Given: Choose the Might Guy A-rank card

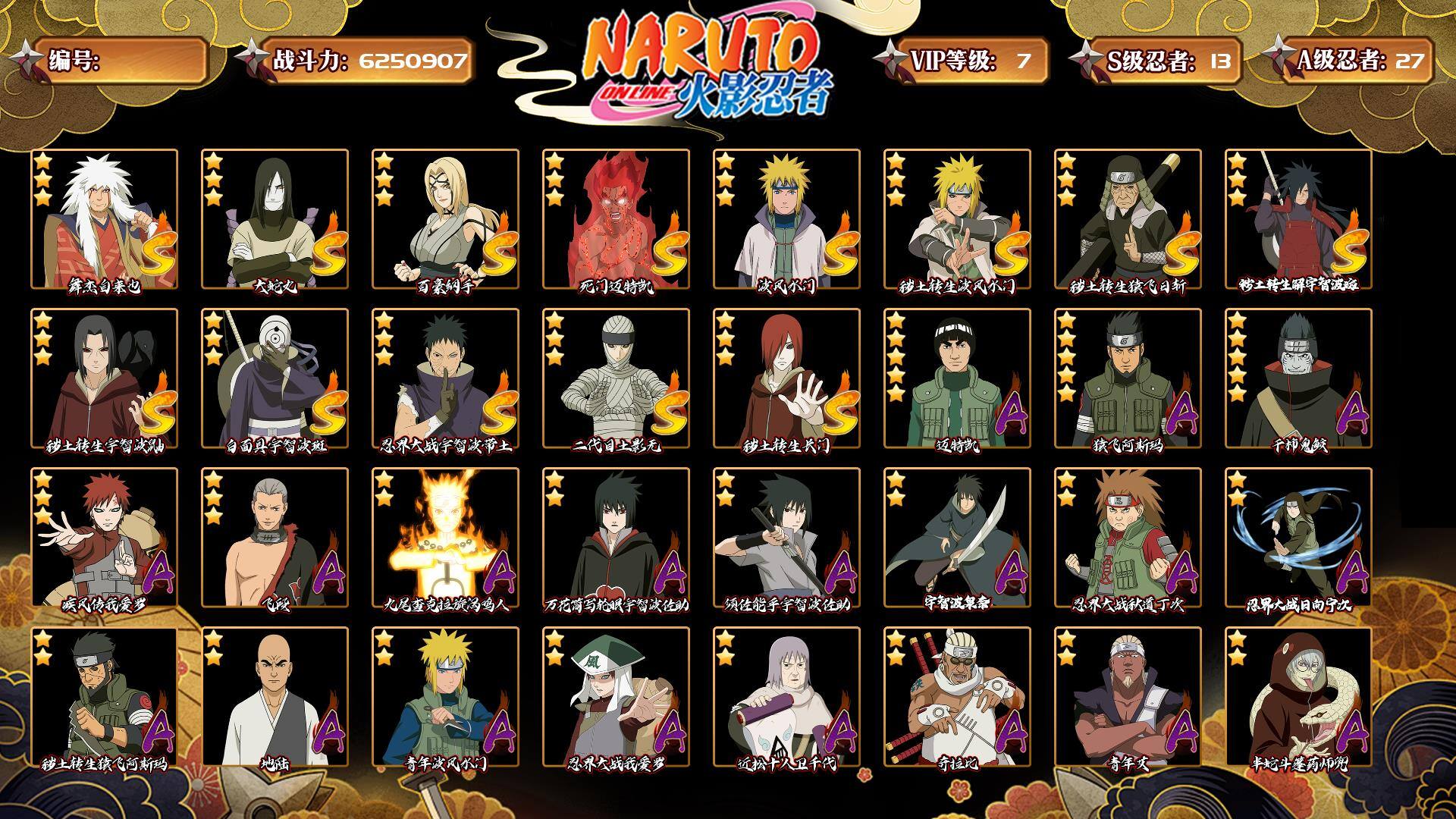Looking at the screenshot, I should 957,378.
